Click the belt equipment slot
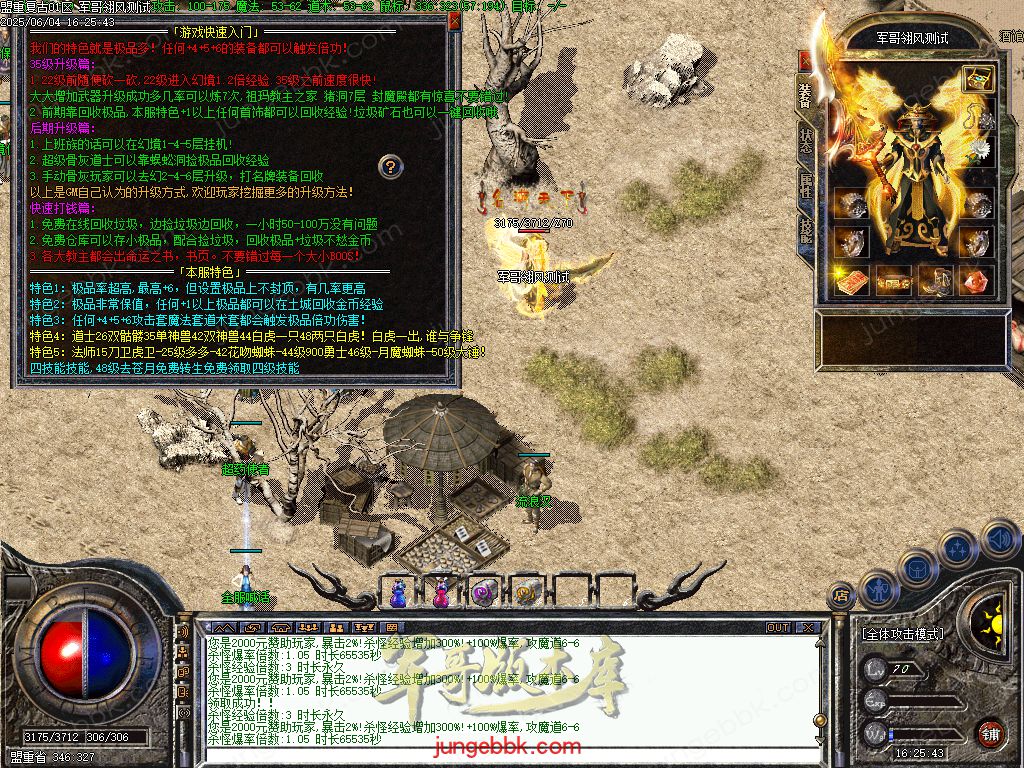Screen dimensions: 1024x768 [894, 281]
